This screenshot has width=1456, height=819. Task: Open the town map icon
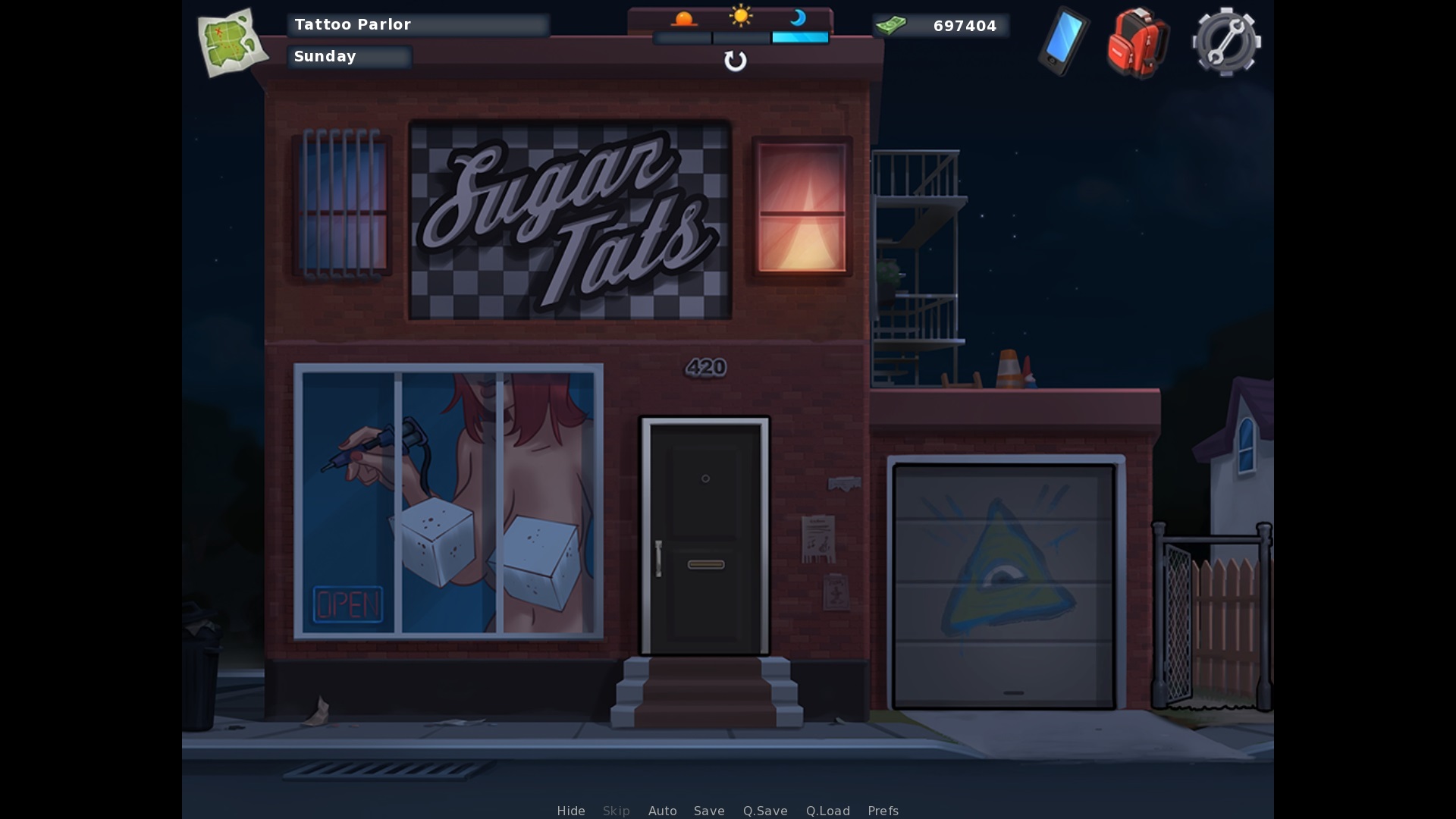coord(232,42)
